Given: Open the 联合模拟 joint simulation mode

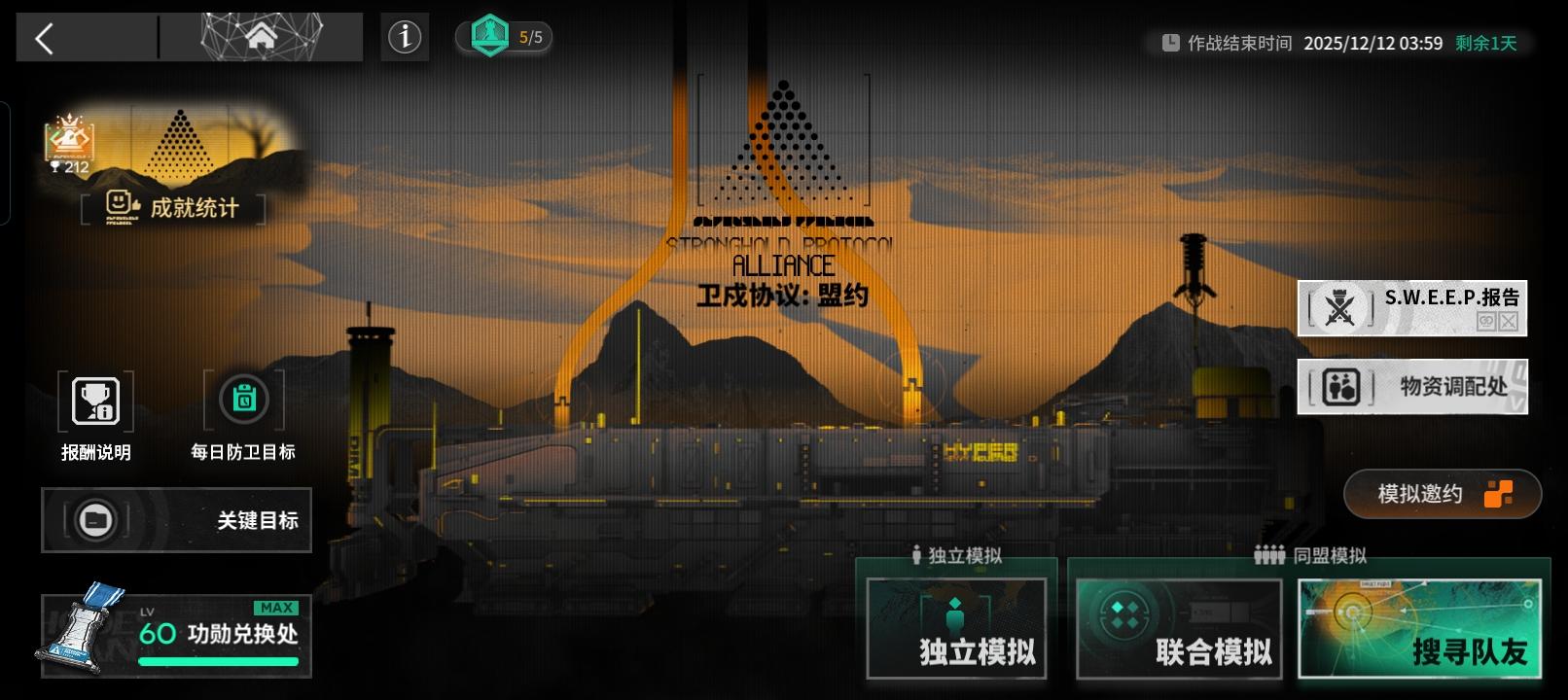Looking at the screenshot, I should pos(1177,630).
